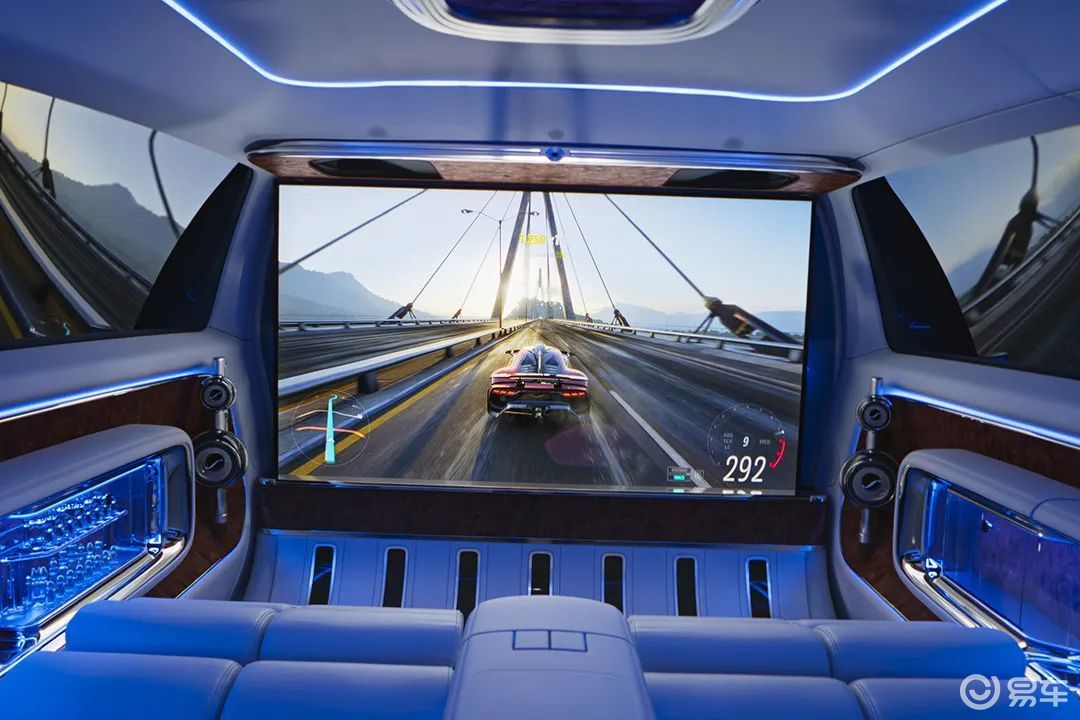Open the circular route minimap
This screenshot has width=1080, height=720.
[329, 427]
